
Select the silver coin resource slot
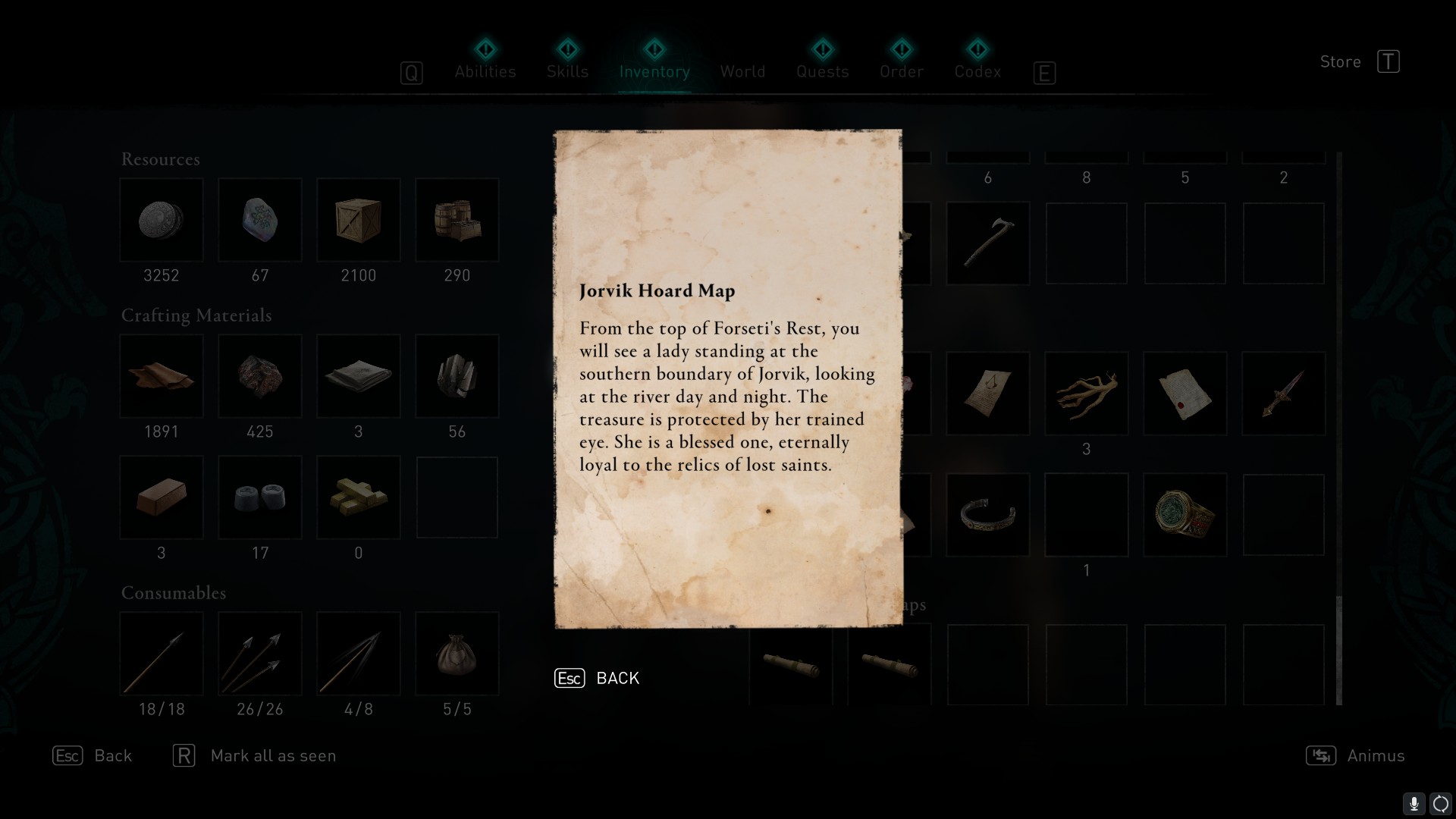point(162,221)
